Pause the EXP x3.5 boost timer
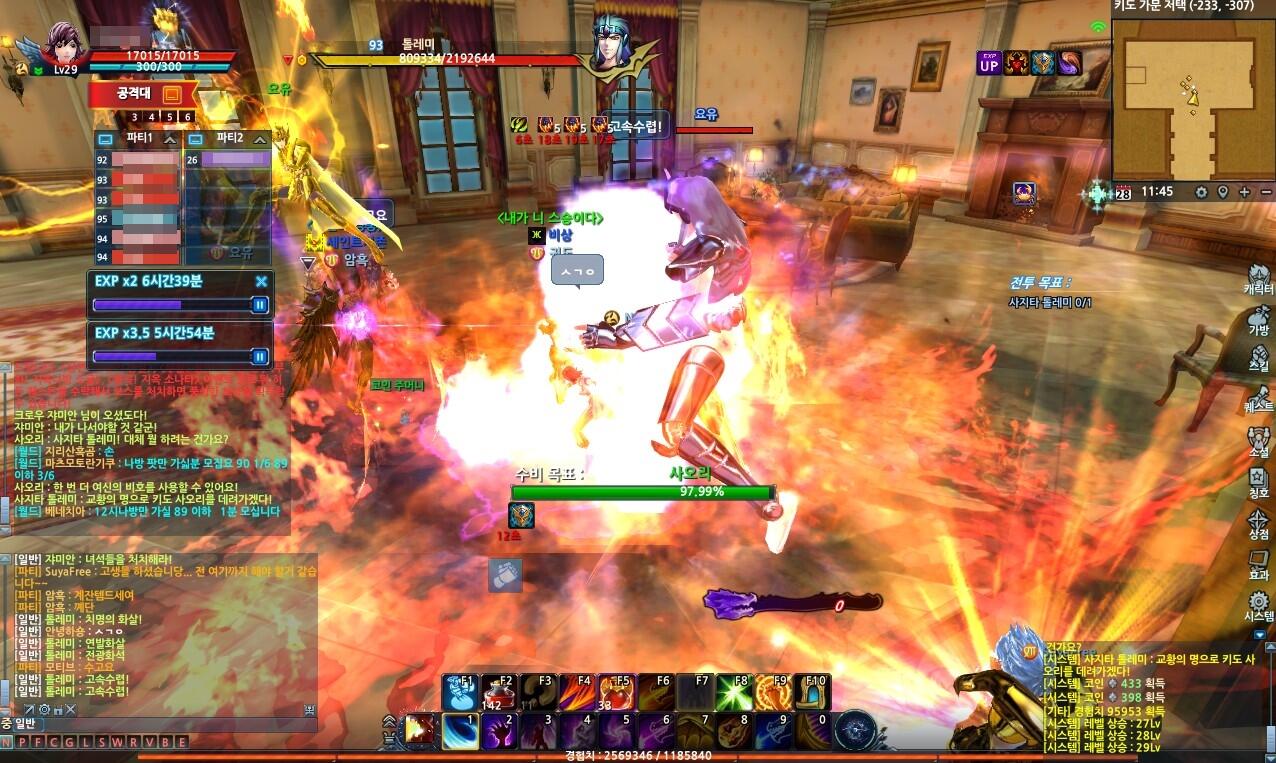The image size is (1276, 763). pyautogui.click(x=260, y=356)
